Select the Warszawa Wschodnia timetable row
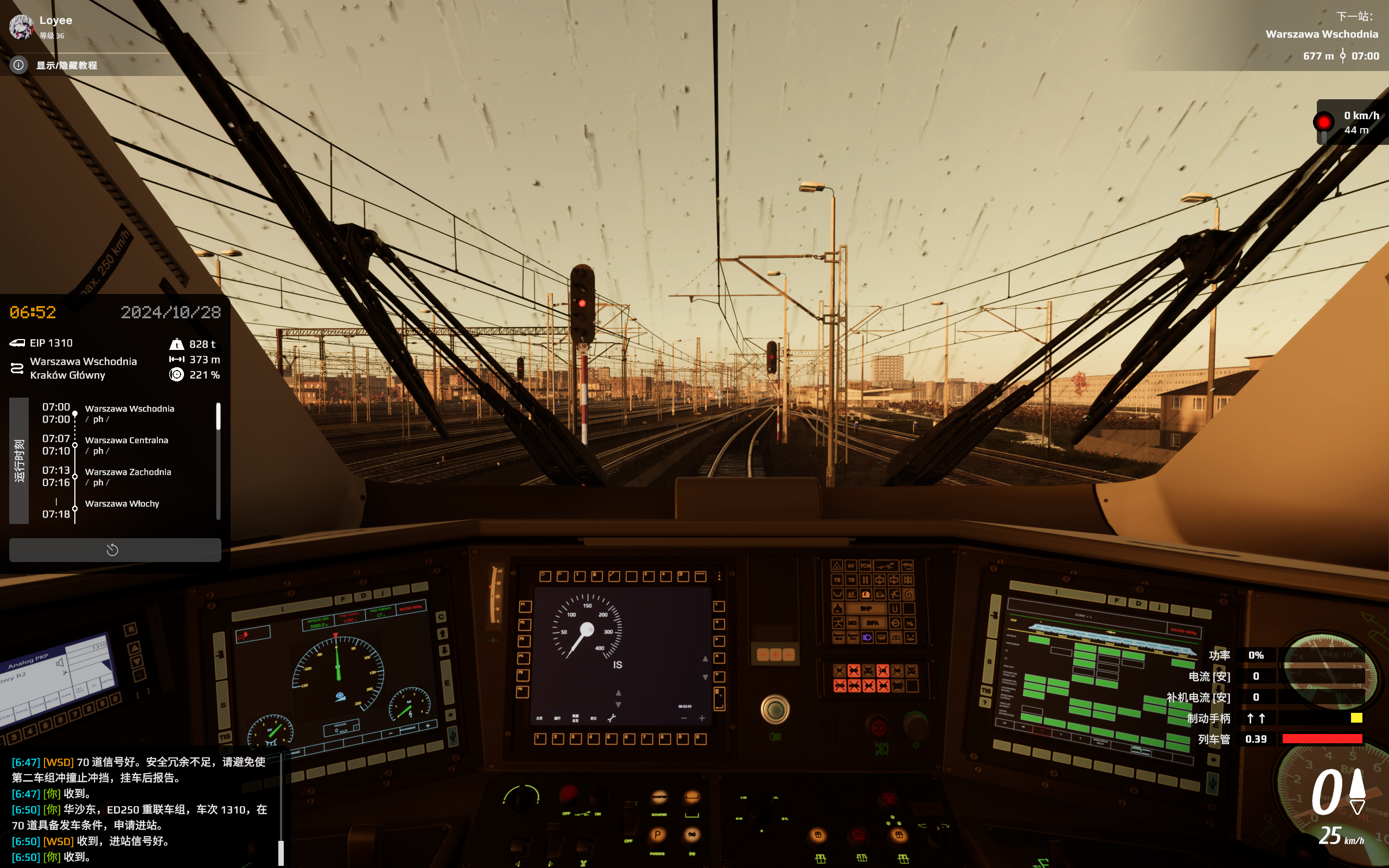This screenshot has width=1389, height=868. point(130,413)
